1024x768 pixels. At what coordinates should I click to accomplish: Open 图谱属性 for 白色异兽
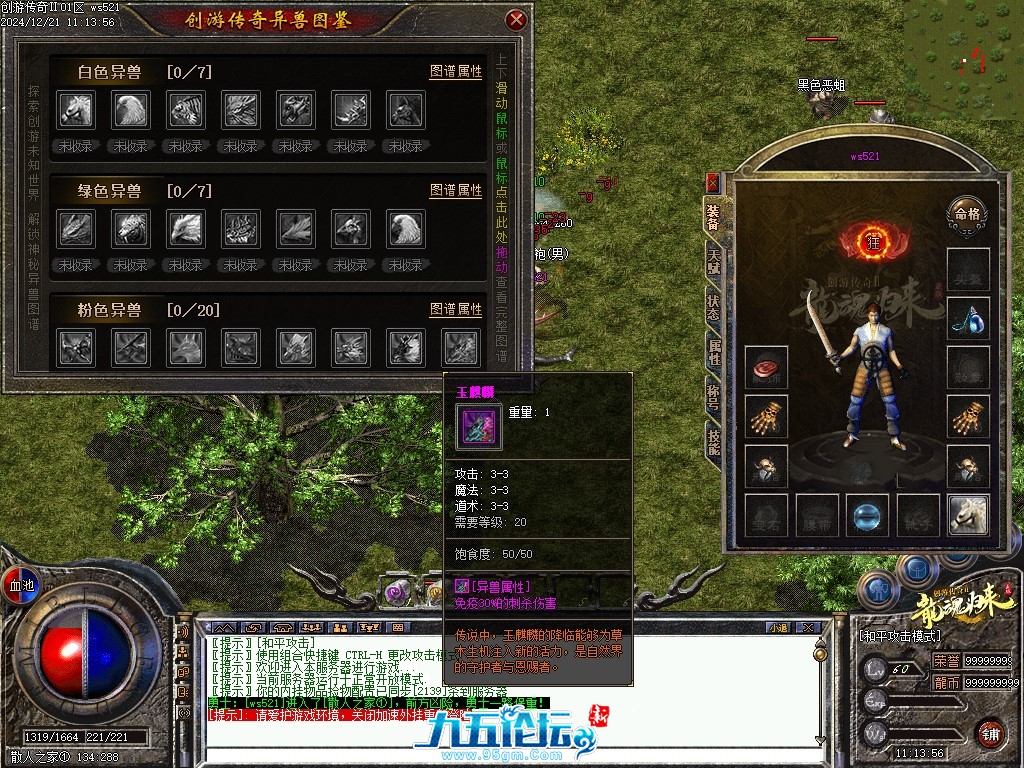tap(456, 72)
